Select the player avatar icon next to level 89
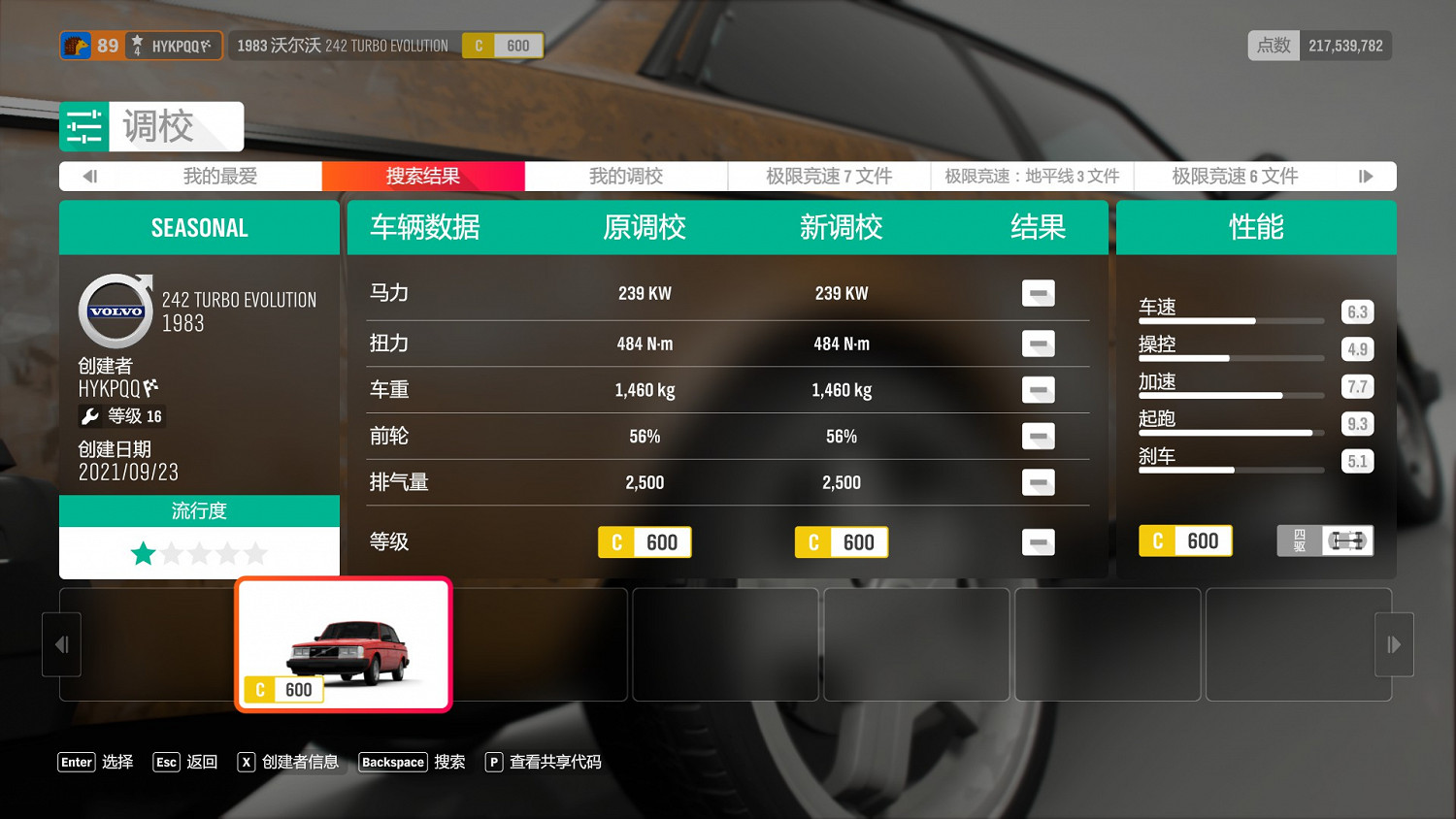1456x819 pixels. (x=79, y=45)
